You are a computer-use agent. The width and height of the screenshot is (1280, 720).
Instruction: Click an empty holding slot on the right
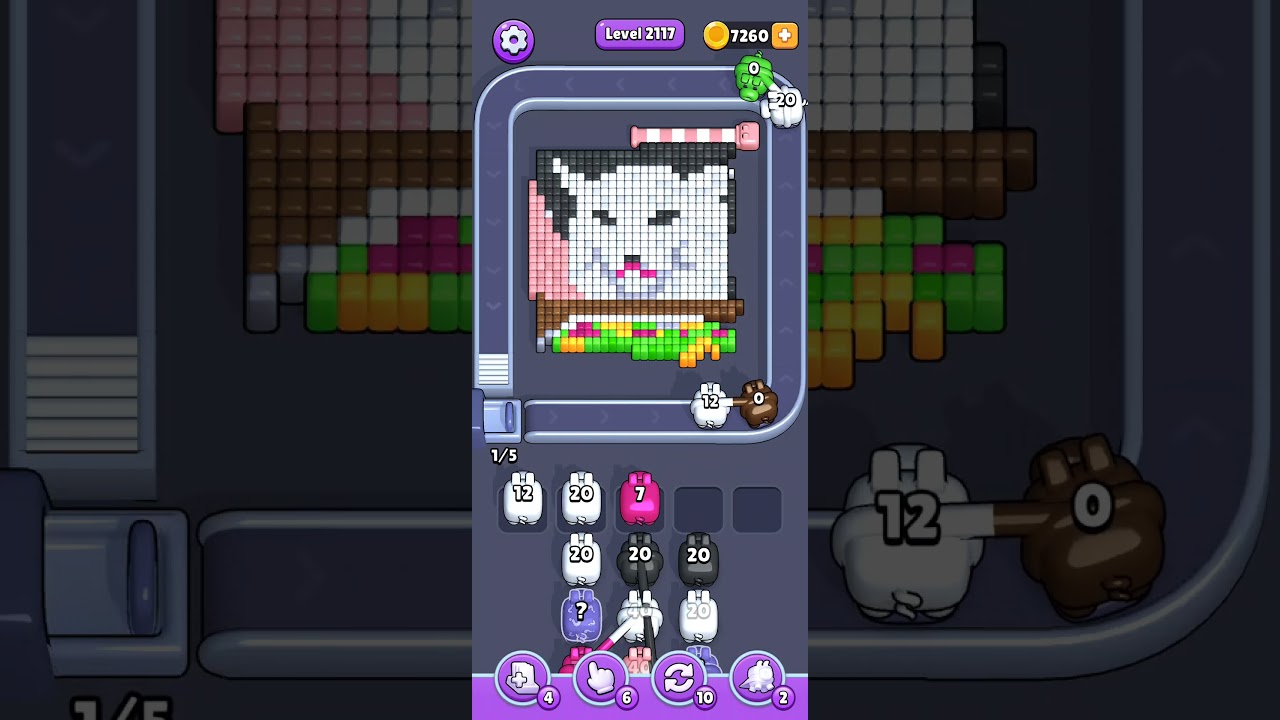point(757,507)
